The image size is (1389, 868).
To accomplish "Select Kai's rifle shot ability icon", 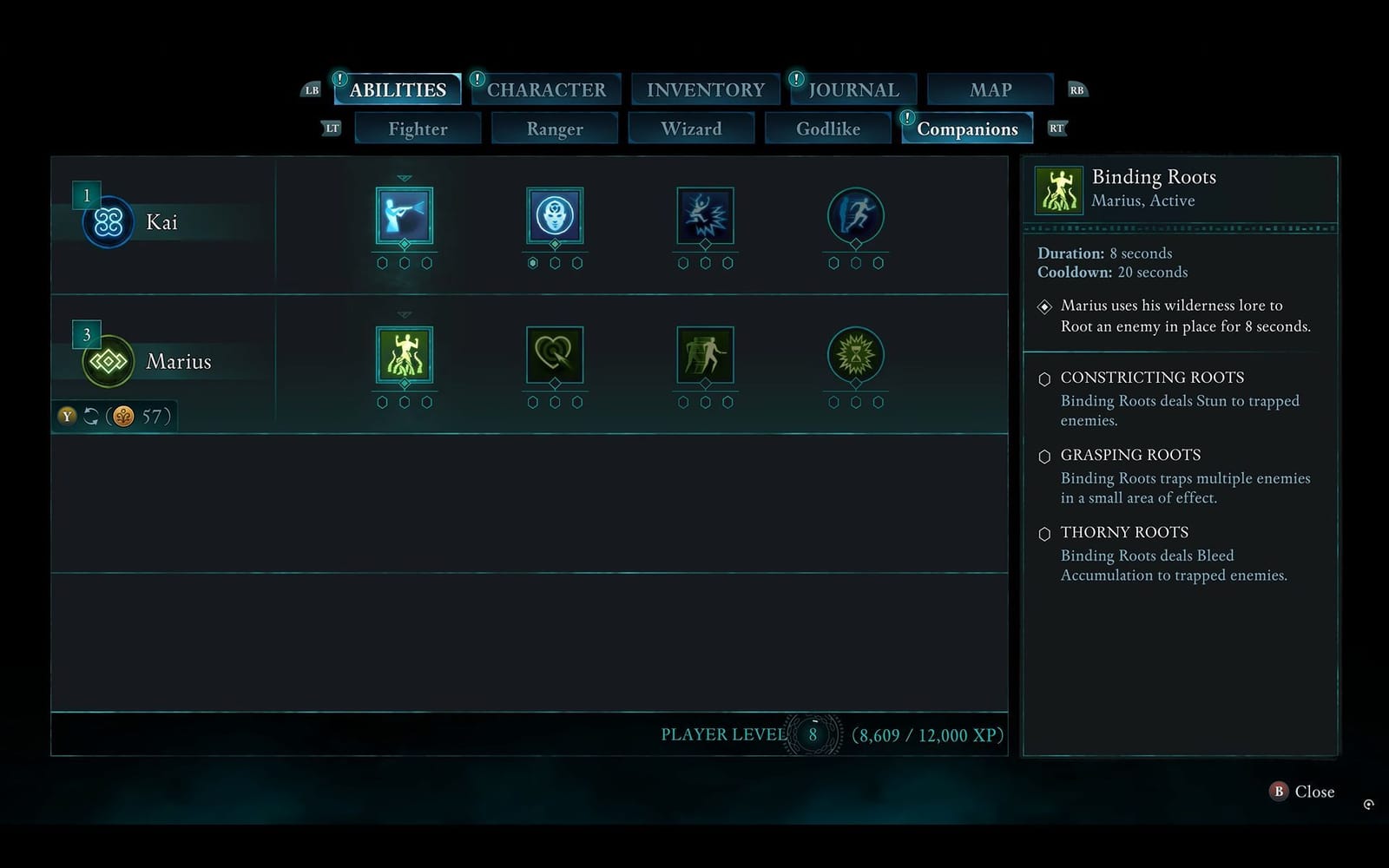I will 404,217.
